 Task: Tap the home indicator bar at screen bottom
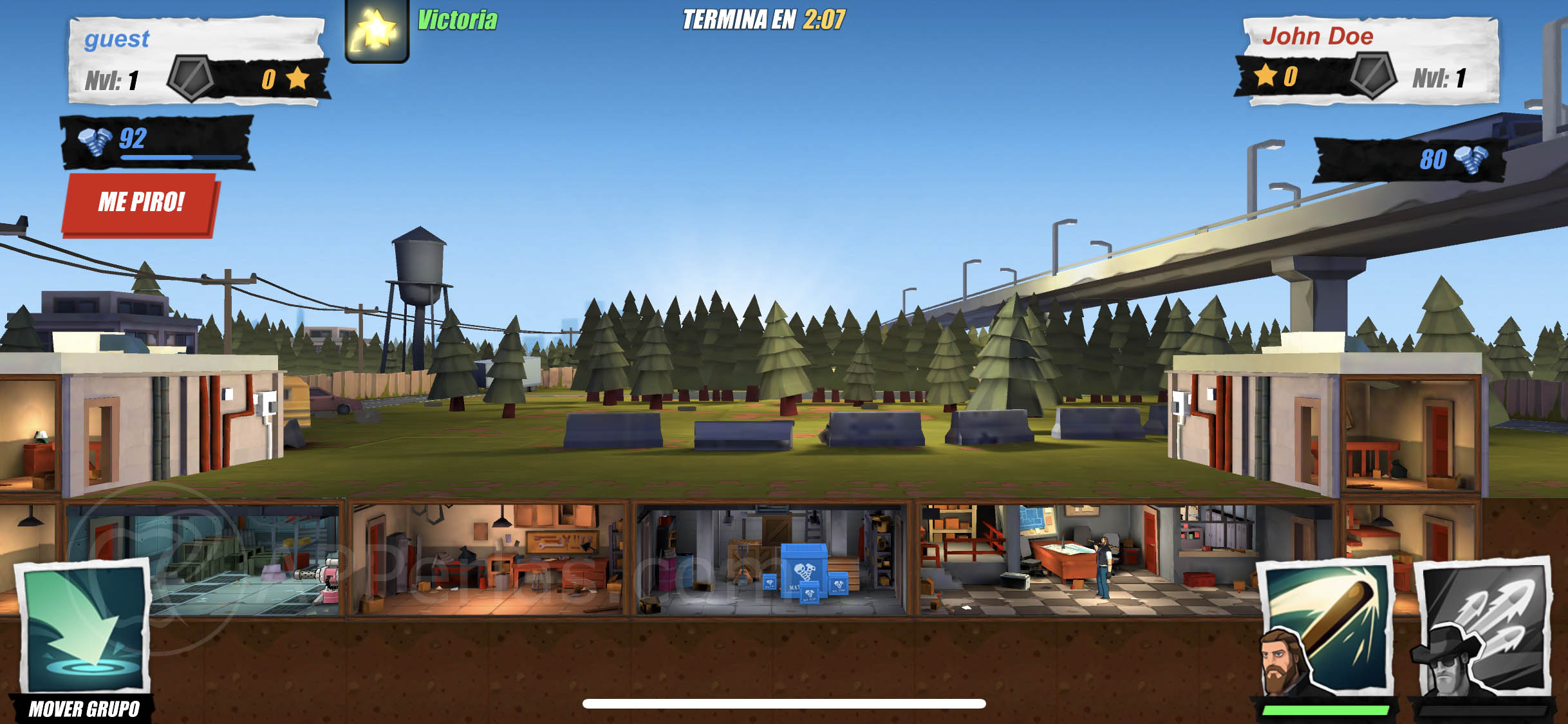[x=784, y=705]
